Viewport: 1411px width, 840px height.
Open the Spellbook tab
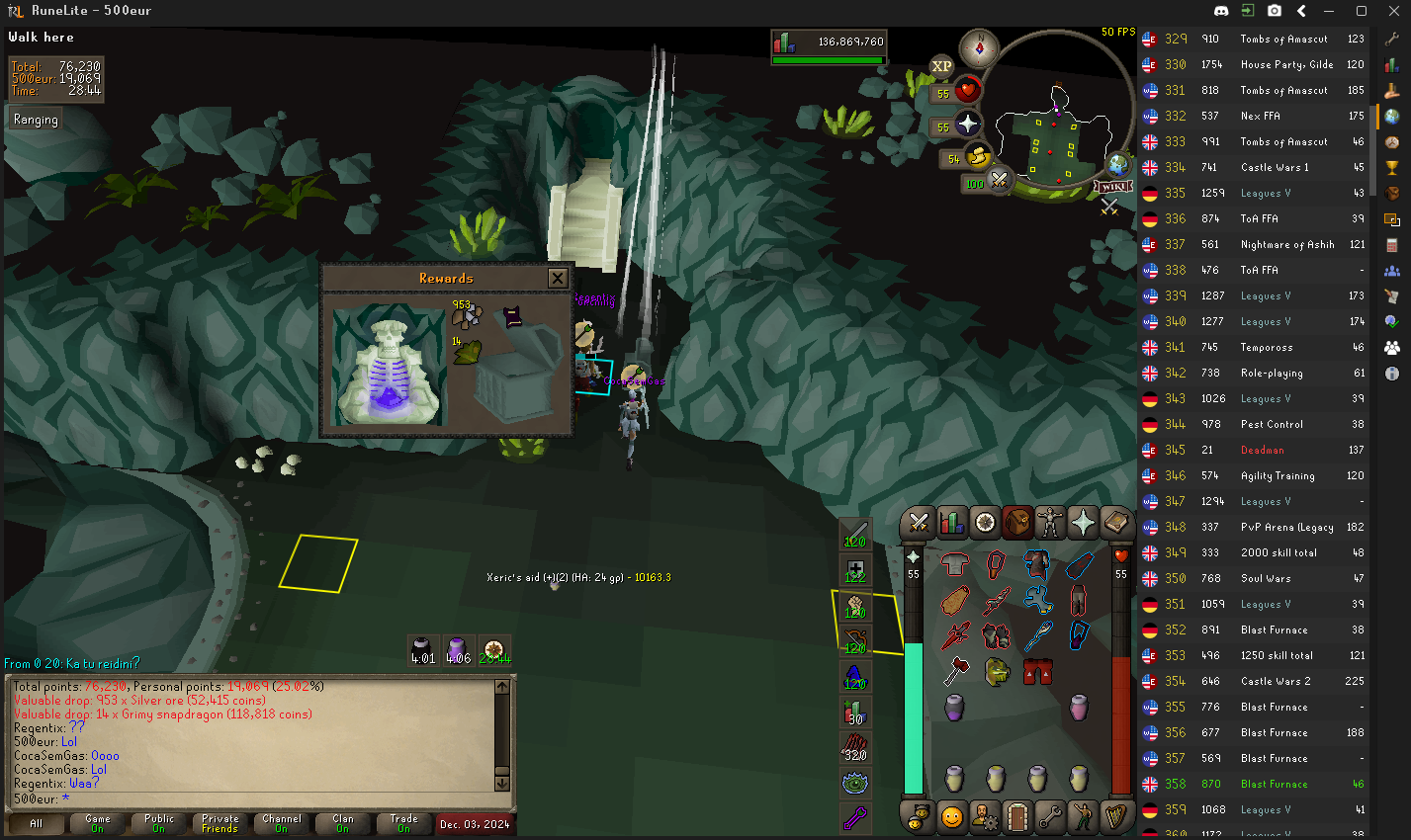[x=1116, y=522]
